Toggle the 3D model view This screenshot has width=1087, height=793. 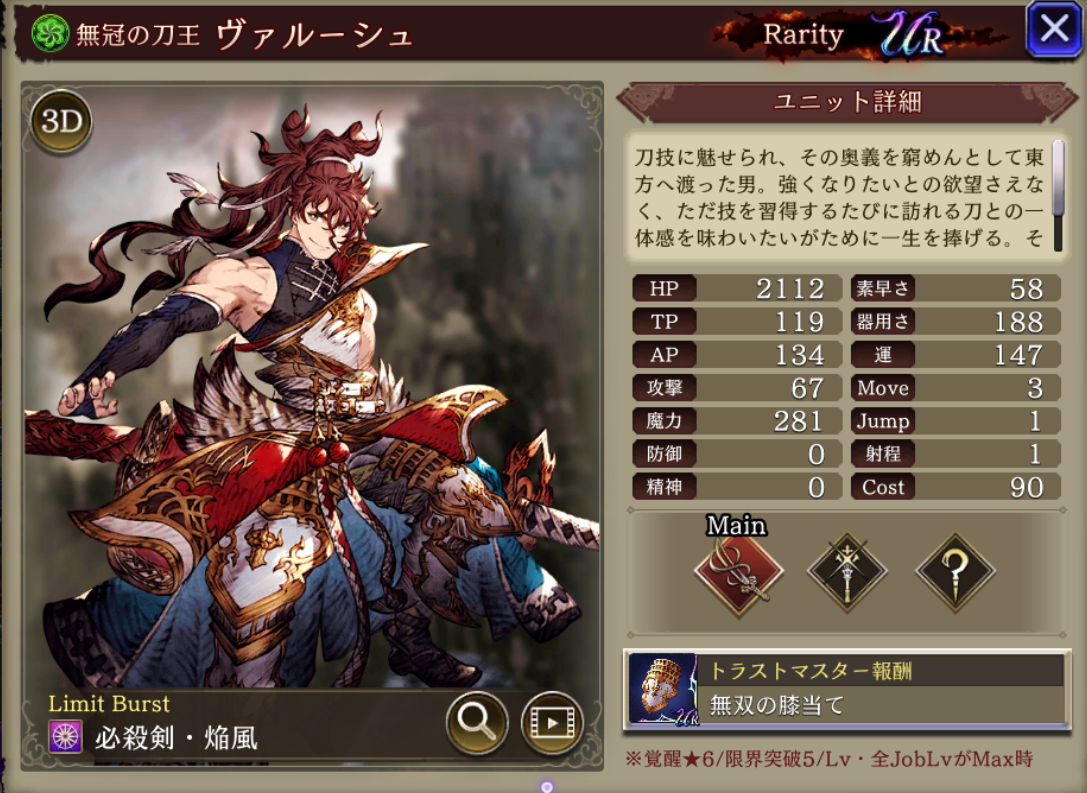pyautogui.click(x=61, y=122)
